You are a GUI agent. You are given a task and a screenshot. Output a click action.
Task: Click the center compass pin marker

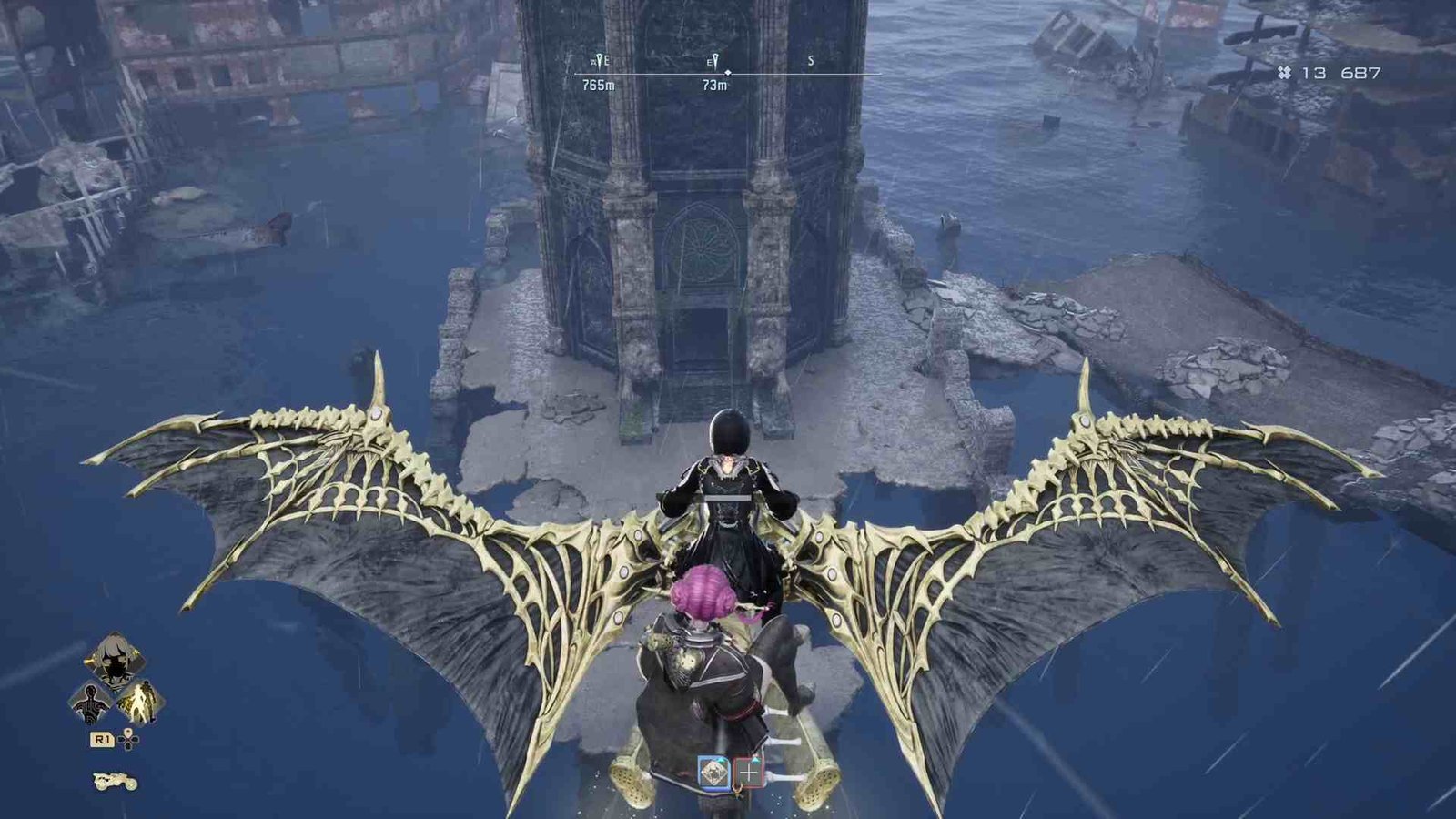click(728, 74)
